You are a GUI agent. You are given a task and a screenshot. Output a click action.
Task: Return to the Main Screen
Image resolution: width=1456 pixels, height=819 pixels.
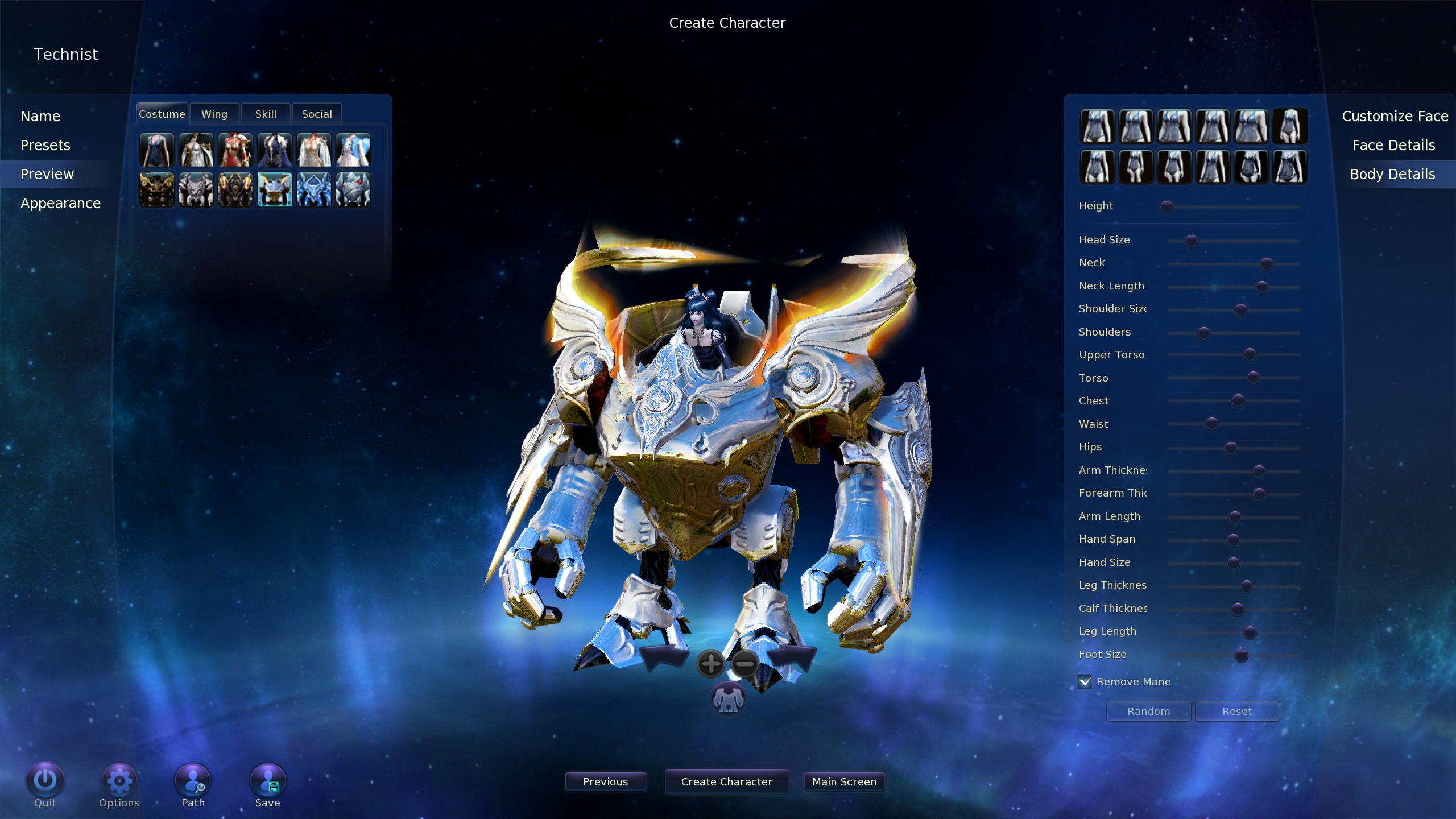844,782
